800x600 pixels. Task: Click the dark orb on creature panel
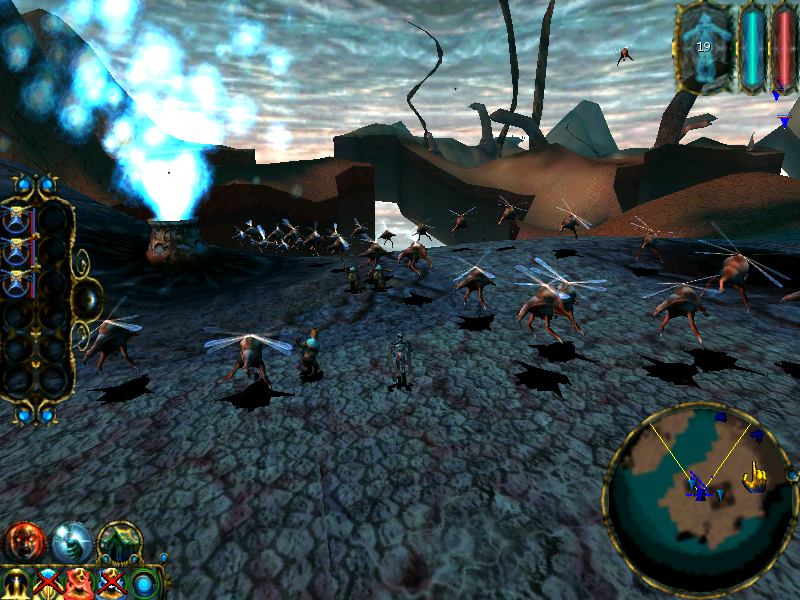(87, 297)
